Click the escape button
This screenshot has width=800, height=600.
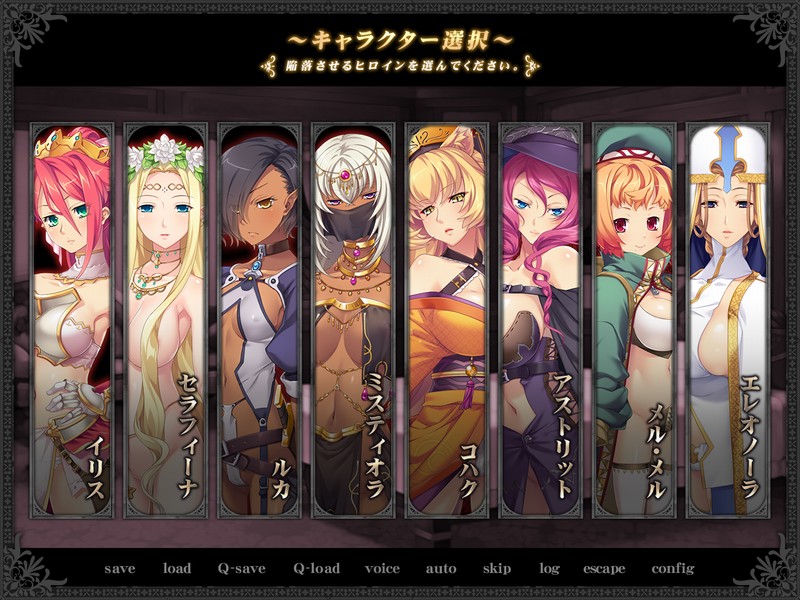pos(604,569)
